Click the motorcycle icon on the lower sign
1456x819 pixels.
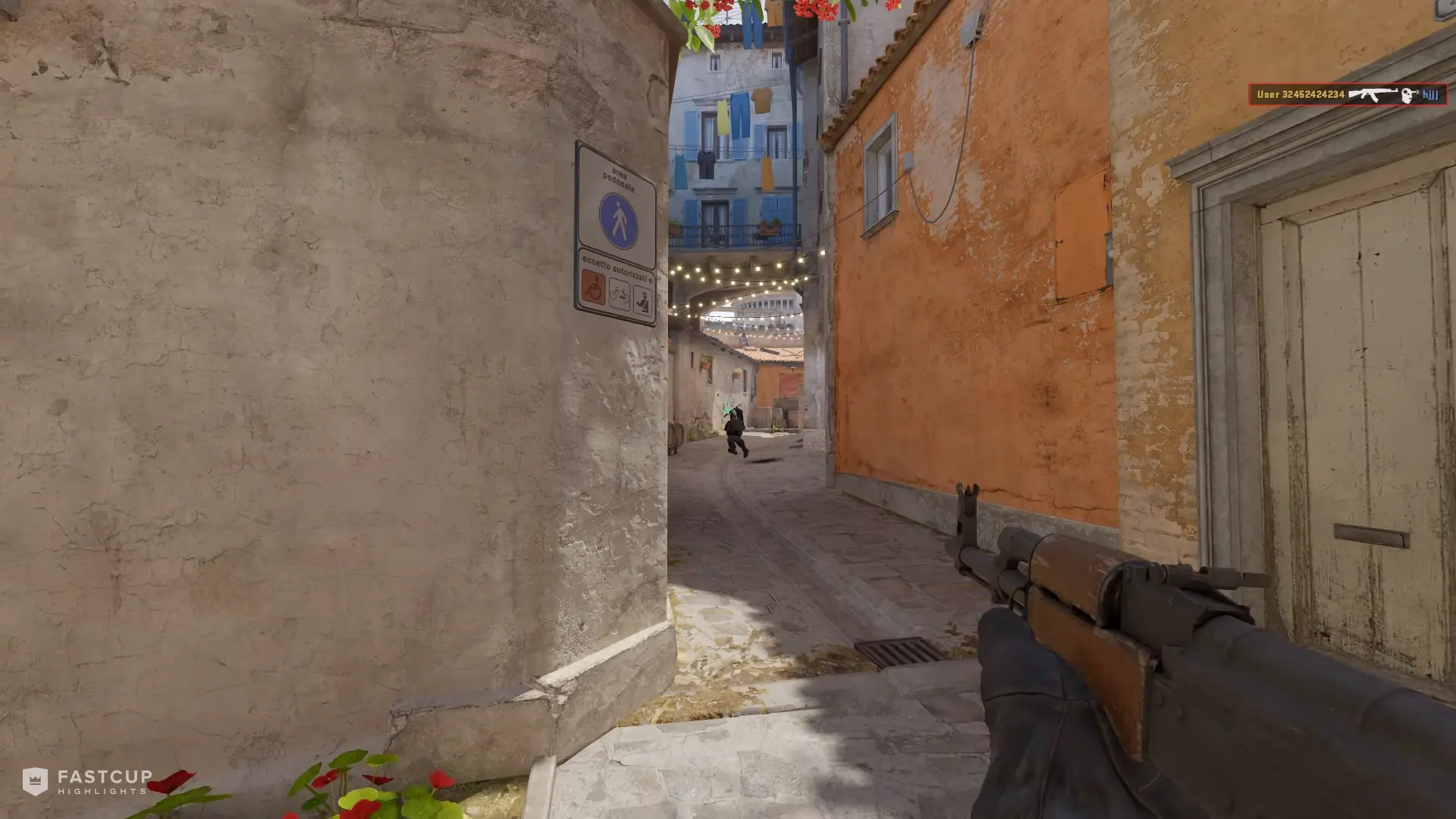644,300
